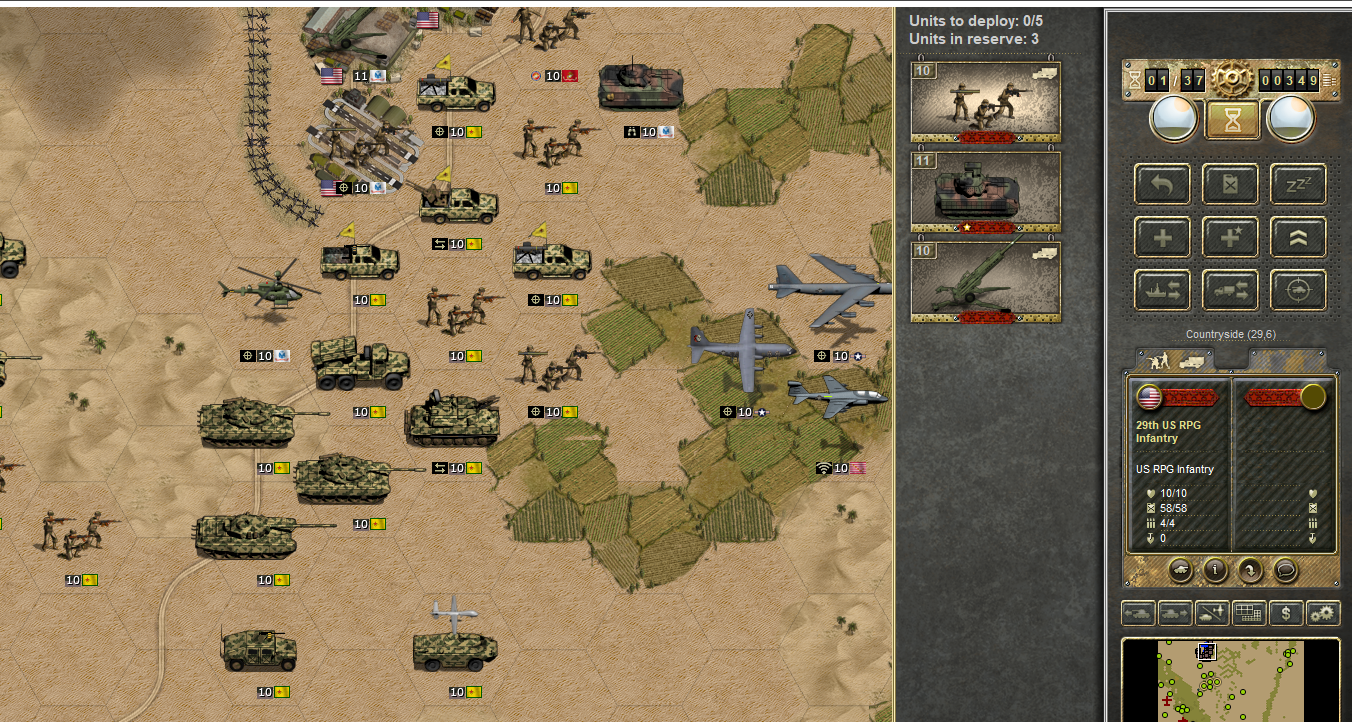Choose the artillery gun reserve unit card
The image size is (1352, 722).
pos(985,282)
